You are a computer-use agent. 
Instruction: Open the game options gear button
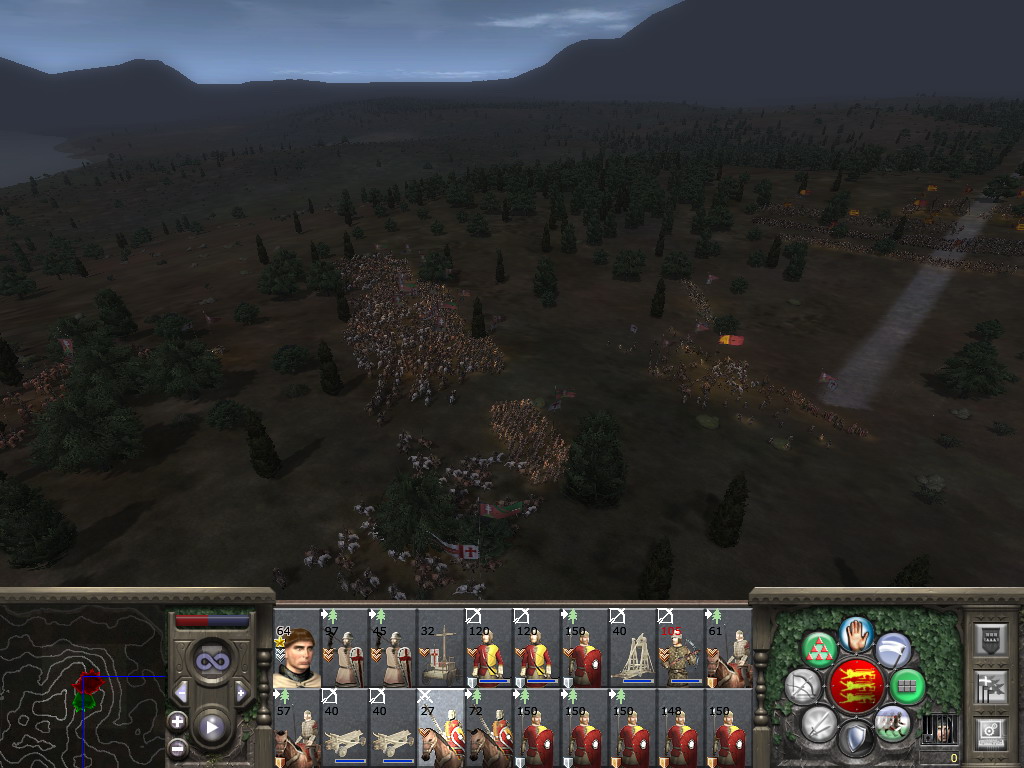pyautogui.click(x=990, y=733)
